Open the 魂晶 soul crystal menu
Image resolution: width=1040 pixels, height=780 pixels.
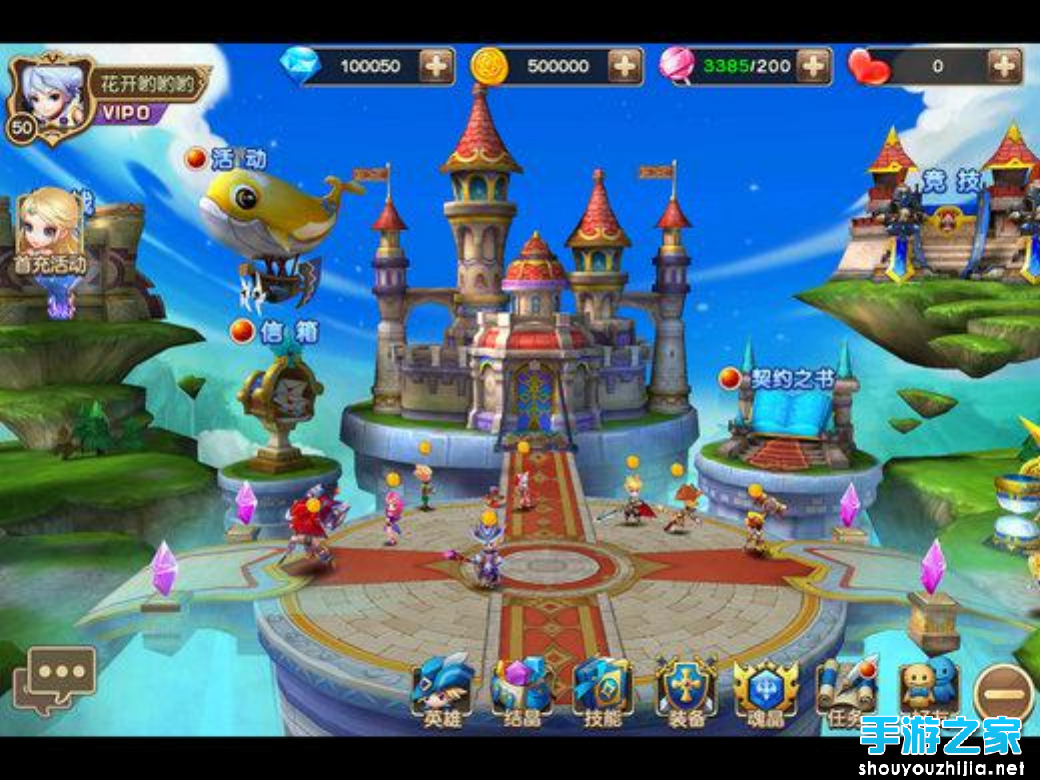tap(765, 688)
